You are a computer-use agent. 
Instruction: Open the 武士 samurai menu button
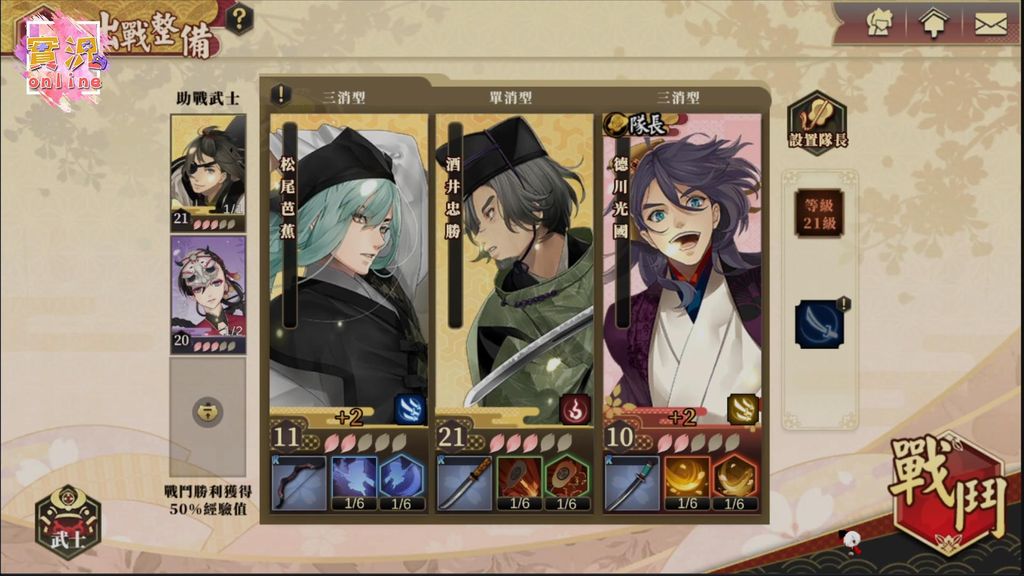(68, 521)
